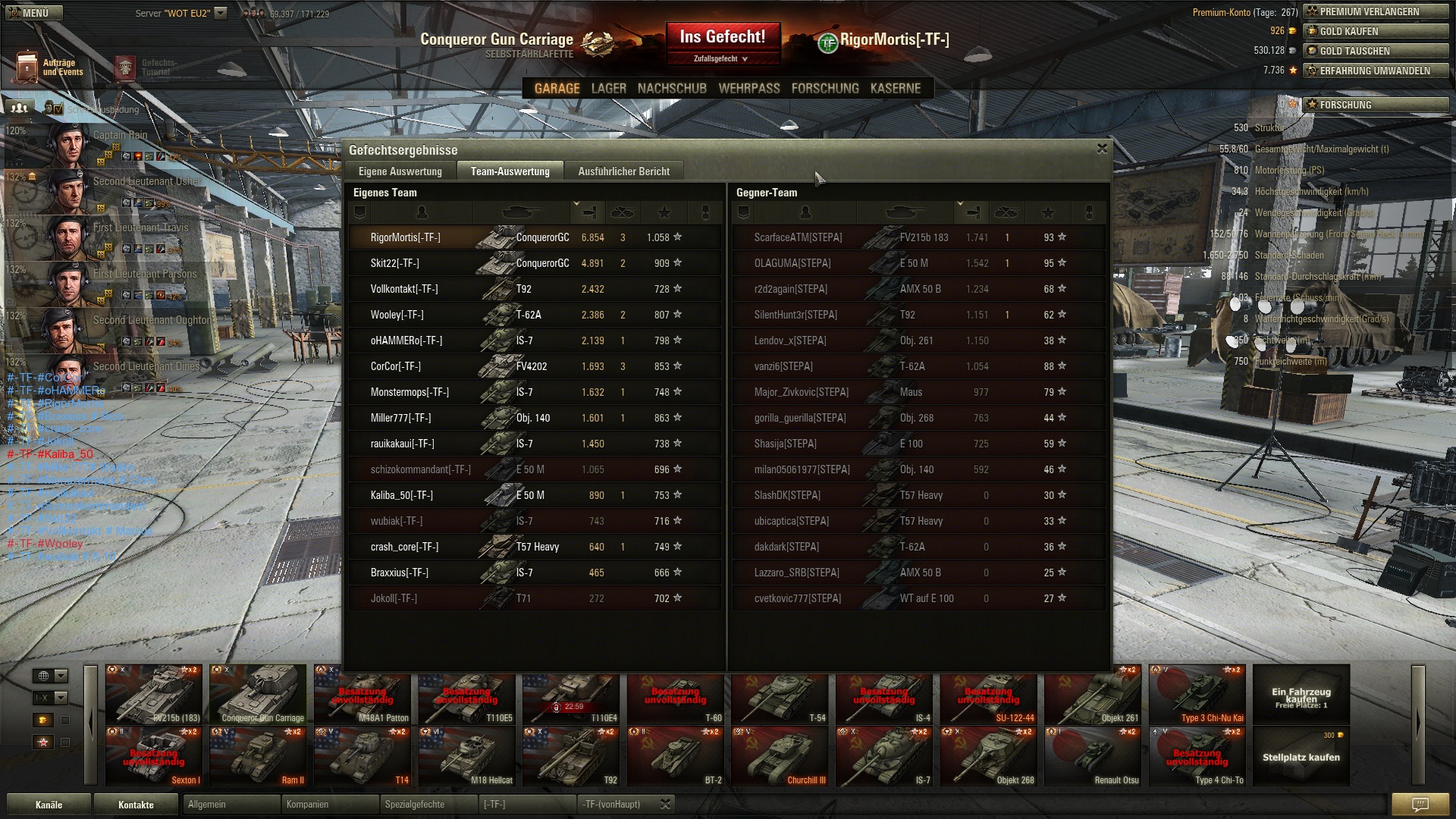Buy a garage slot via Stellplatz kaufen
The image size is (1456, 819).
[1301, 757]
